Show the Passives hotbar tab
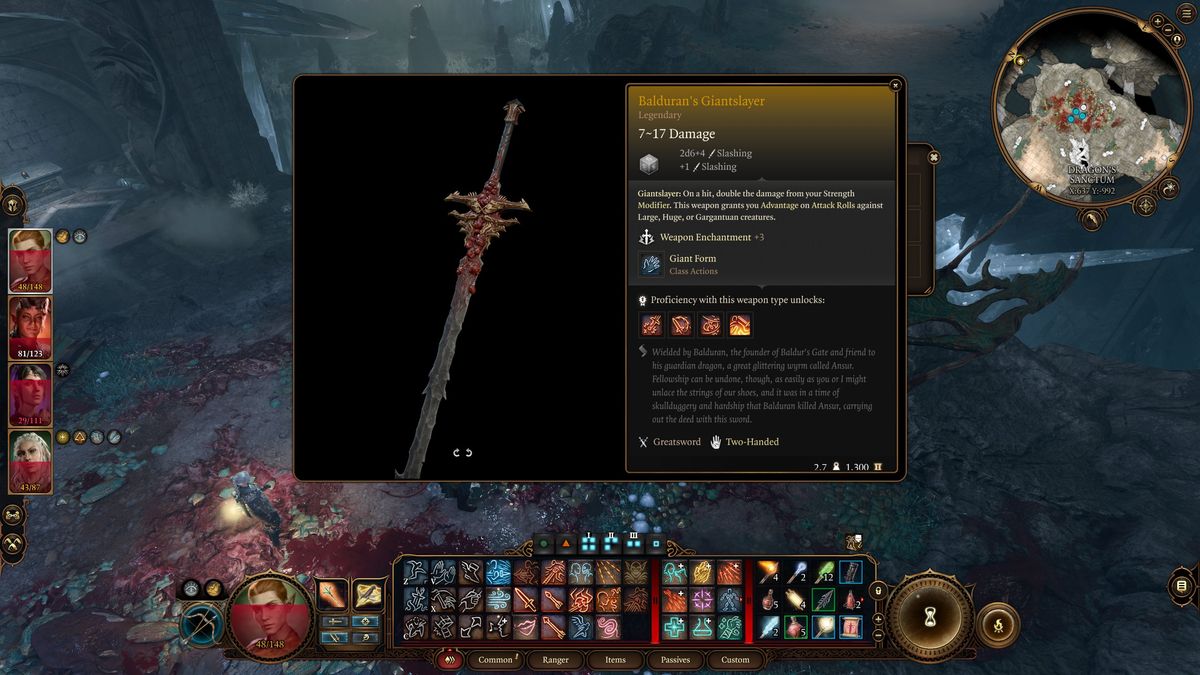 coord(675,660)
